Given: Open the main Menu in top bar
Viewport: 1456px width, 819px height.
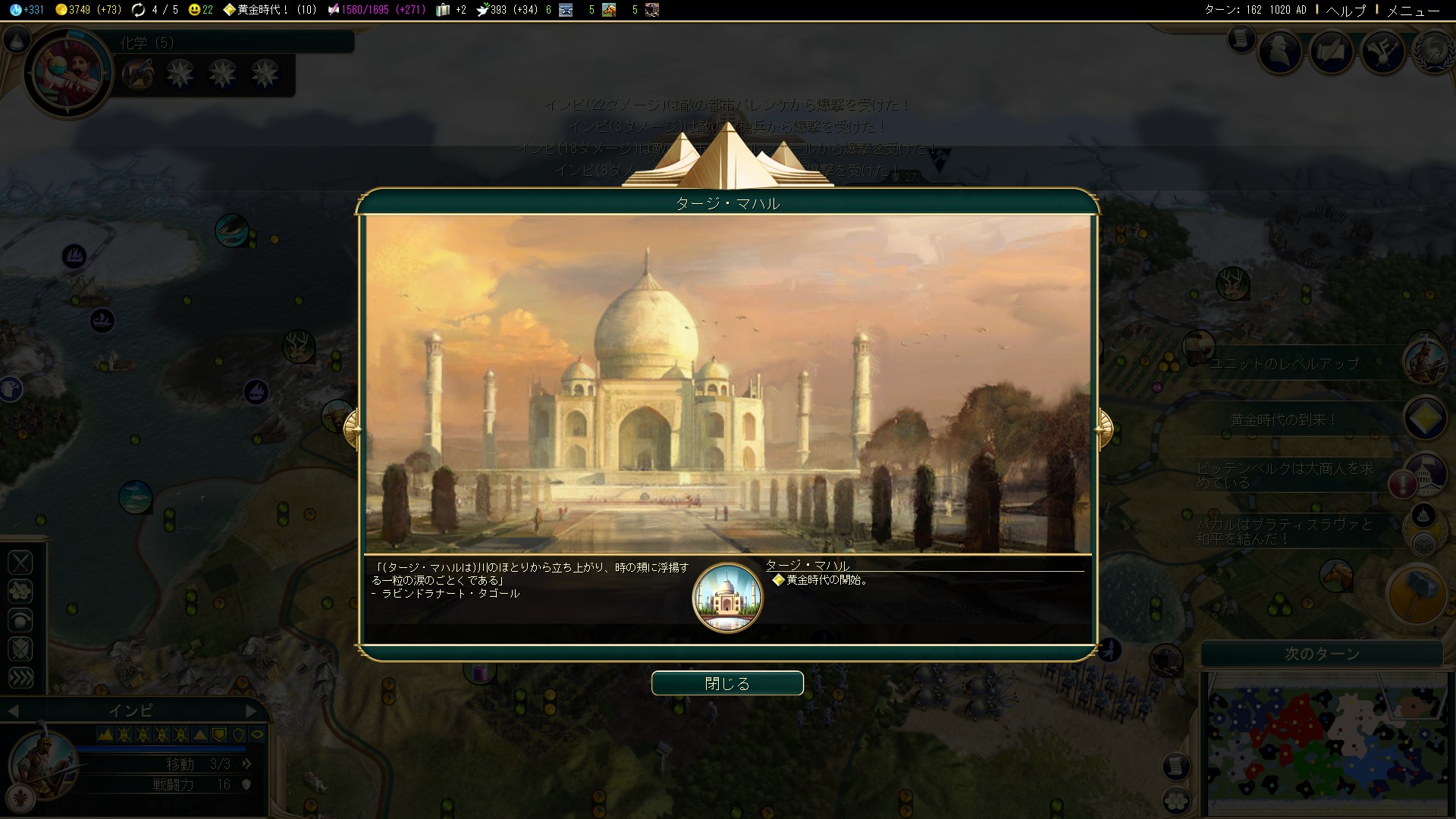Looking at the screenshot, I should [x=1413, y=10].
